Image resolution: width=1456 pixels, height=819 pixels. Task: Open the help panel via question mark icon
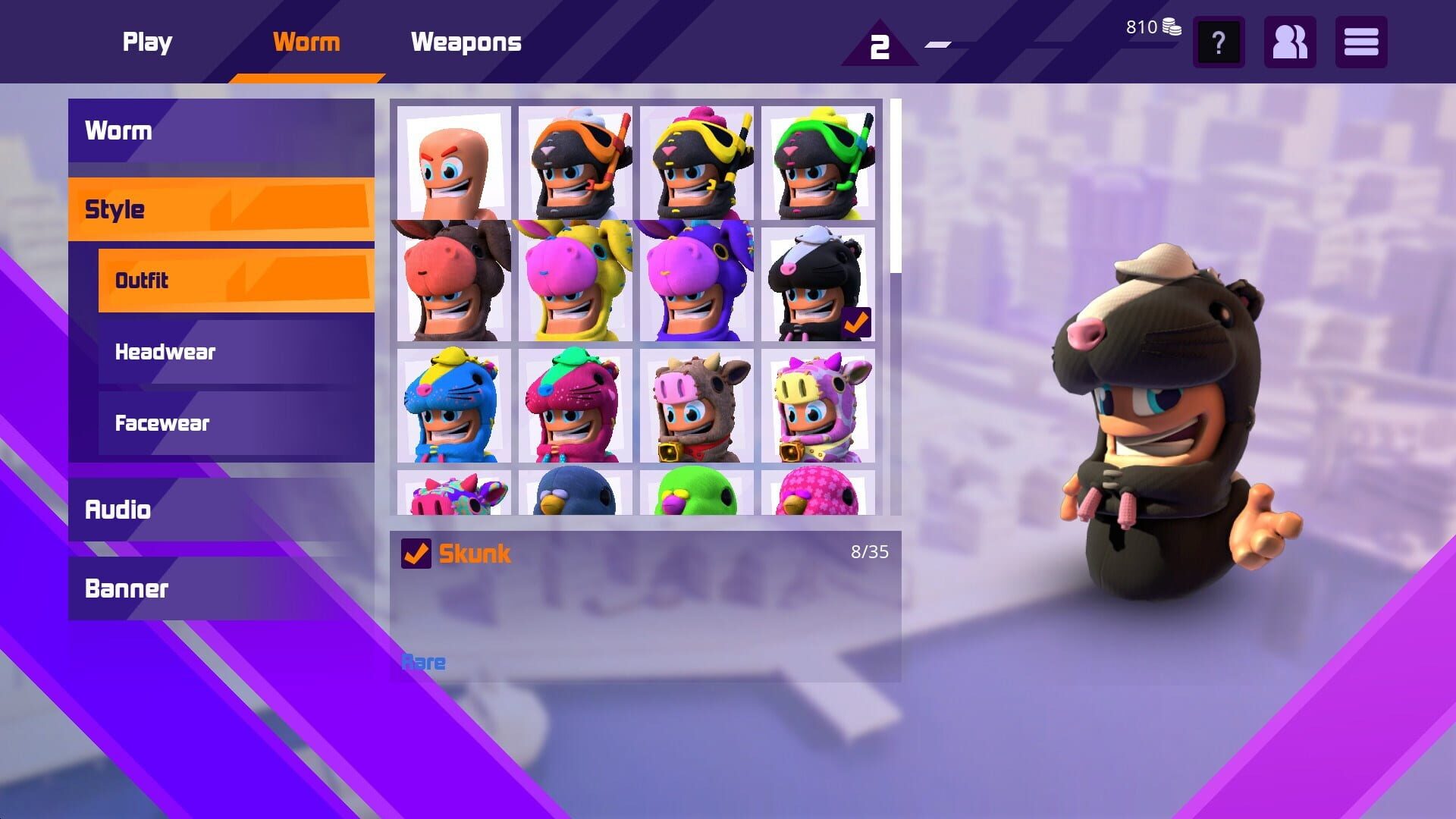(x=1218, y=43)
